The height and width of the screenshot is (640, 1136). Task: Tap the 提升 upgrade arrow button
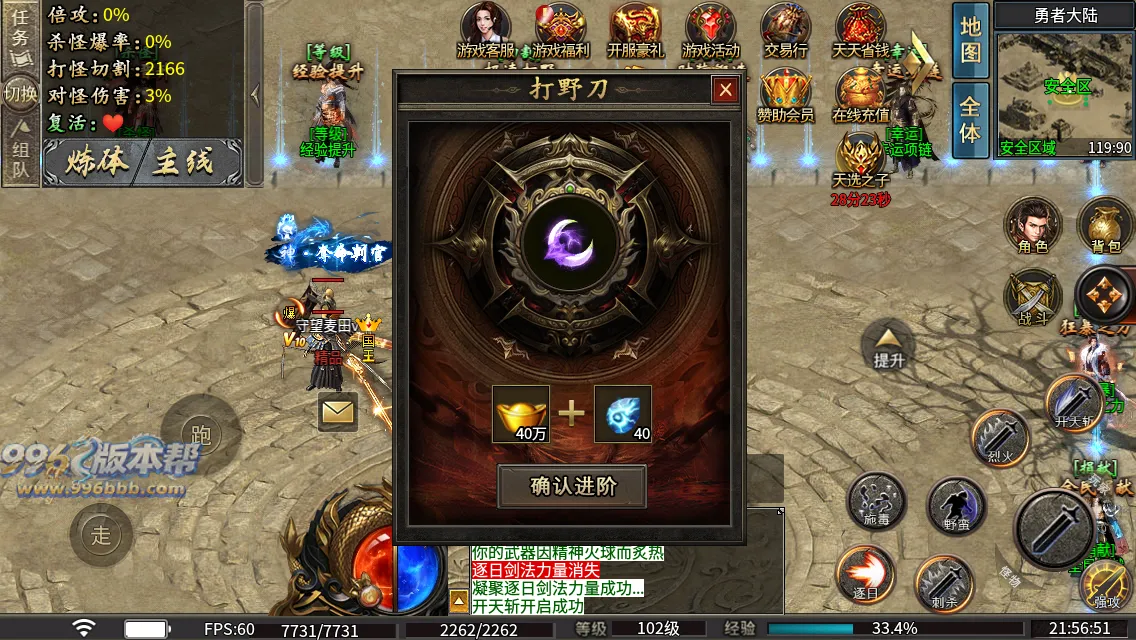pyautogui.click(x=888, y=344)
